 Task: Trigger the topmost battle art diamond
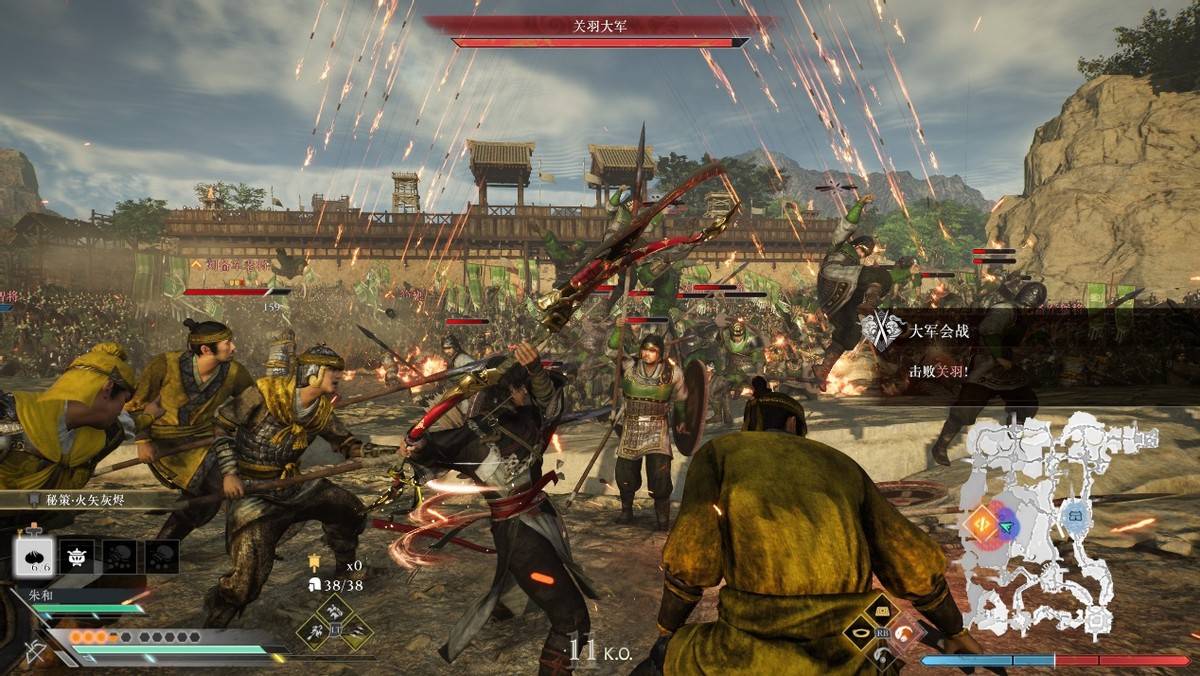335,609
